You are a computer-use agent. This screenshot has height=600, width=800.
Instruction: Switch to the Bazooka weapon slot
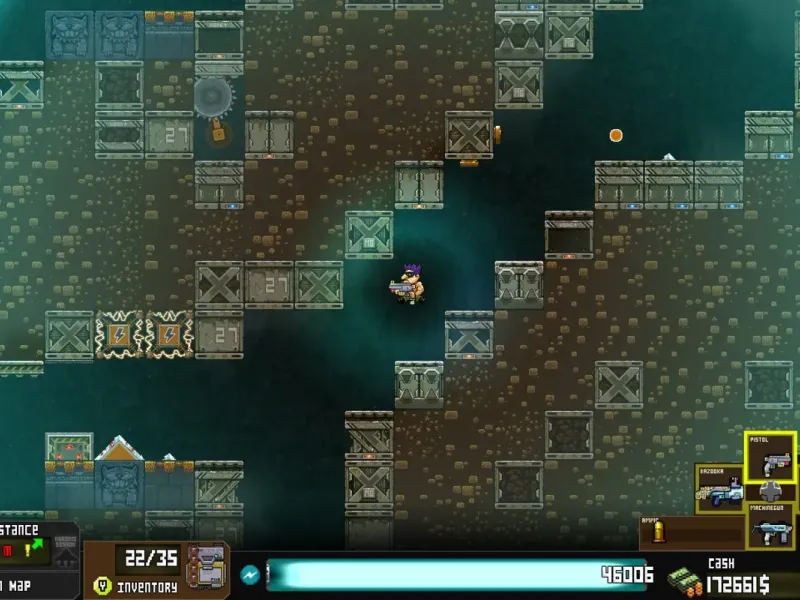tap(721, 489)
